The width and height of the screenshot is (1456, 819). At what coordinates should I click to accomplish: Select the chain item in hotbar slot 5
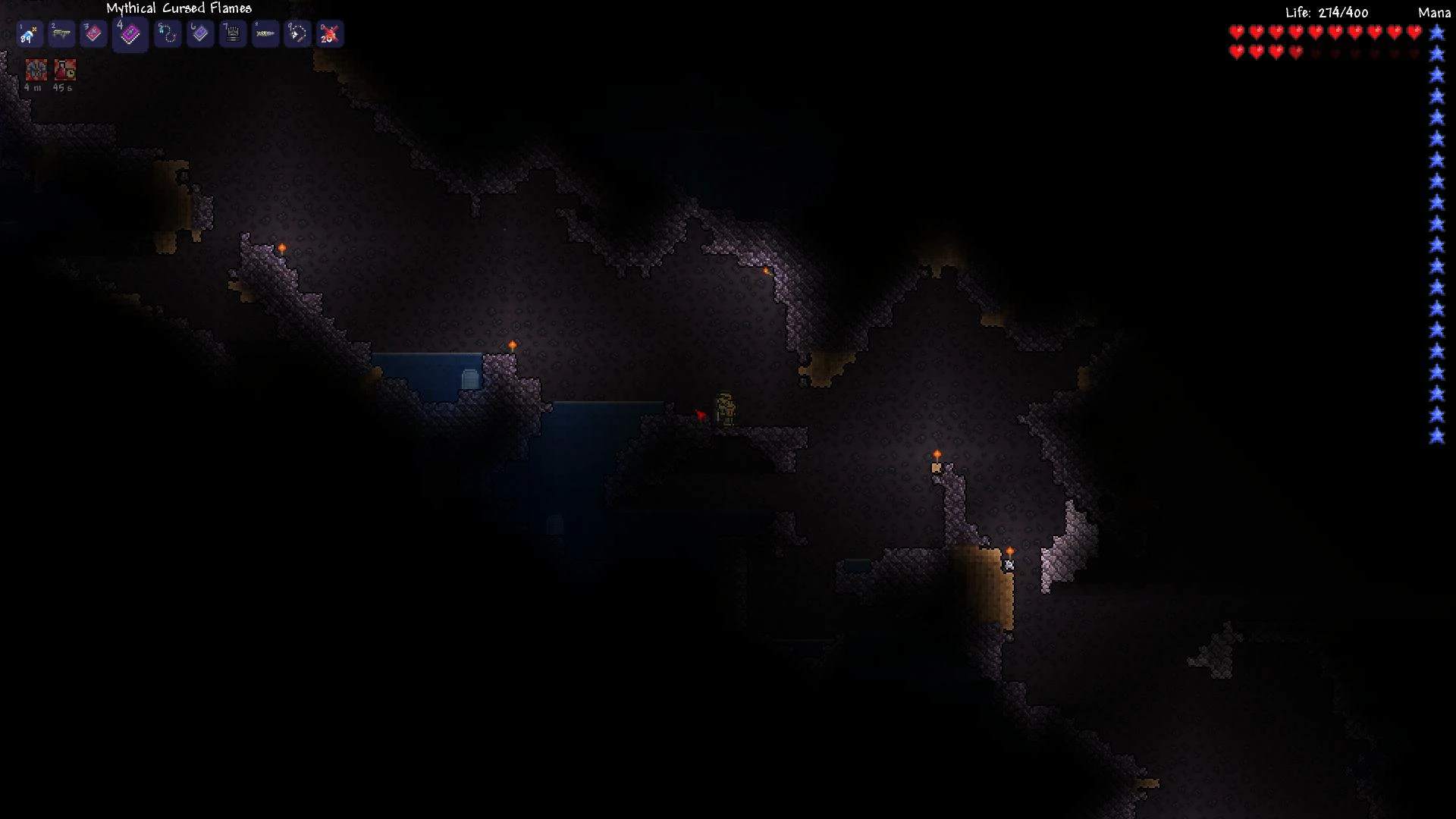click(167, 33)
